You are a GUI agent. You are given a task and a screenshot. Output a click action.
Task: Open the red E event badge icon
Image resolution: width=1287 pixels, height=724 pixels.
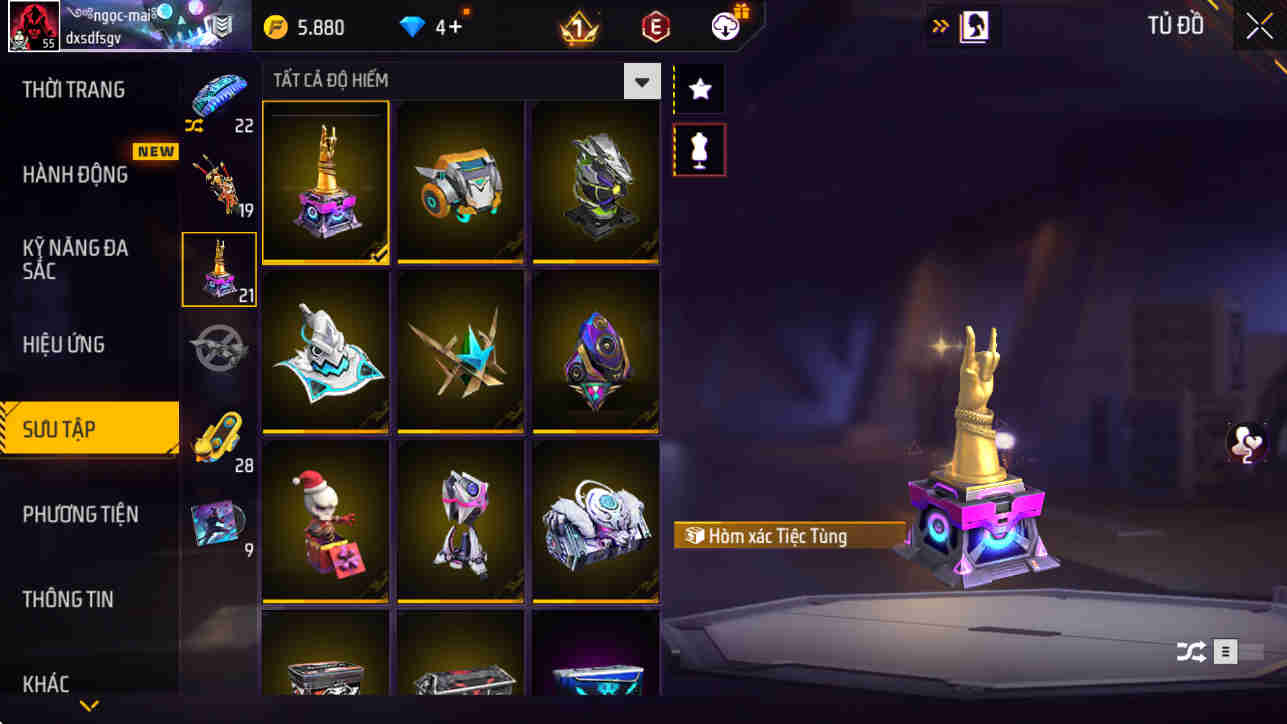[x=654, y=26]
